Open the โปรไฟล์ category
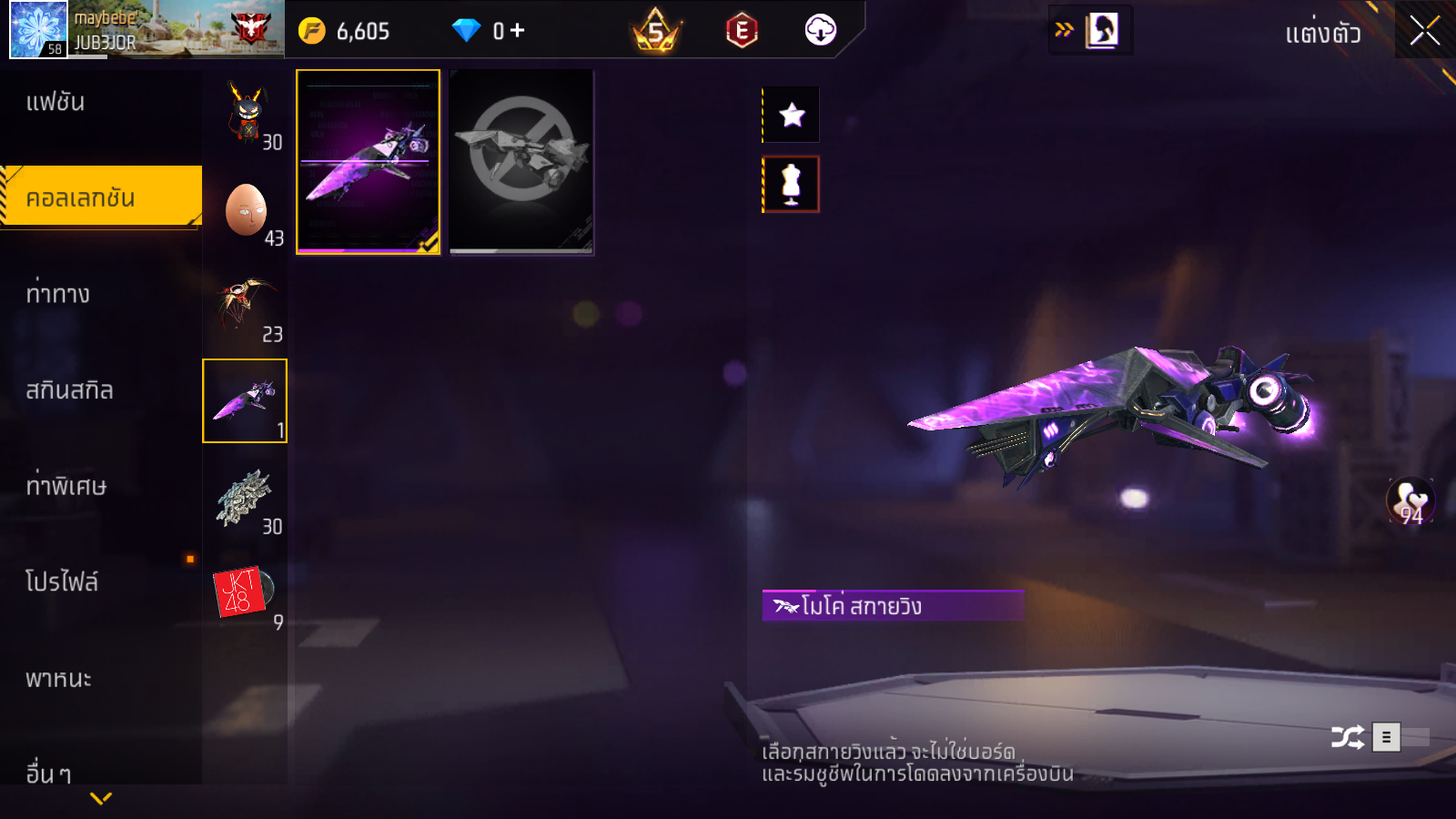 pos(62,582)
